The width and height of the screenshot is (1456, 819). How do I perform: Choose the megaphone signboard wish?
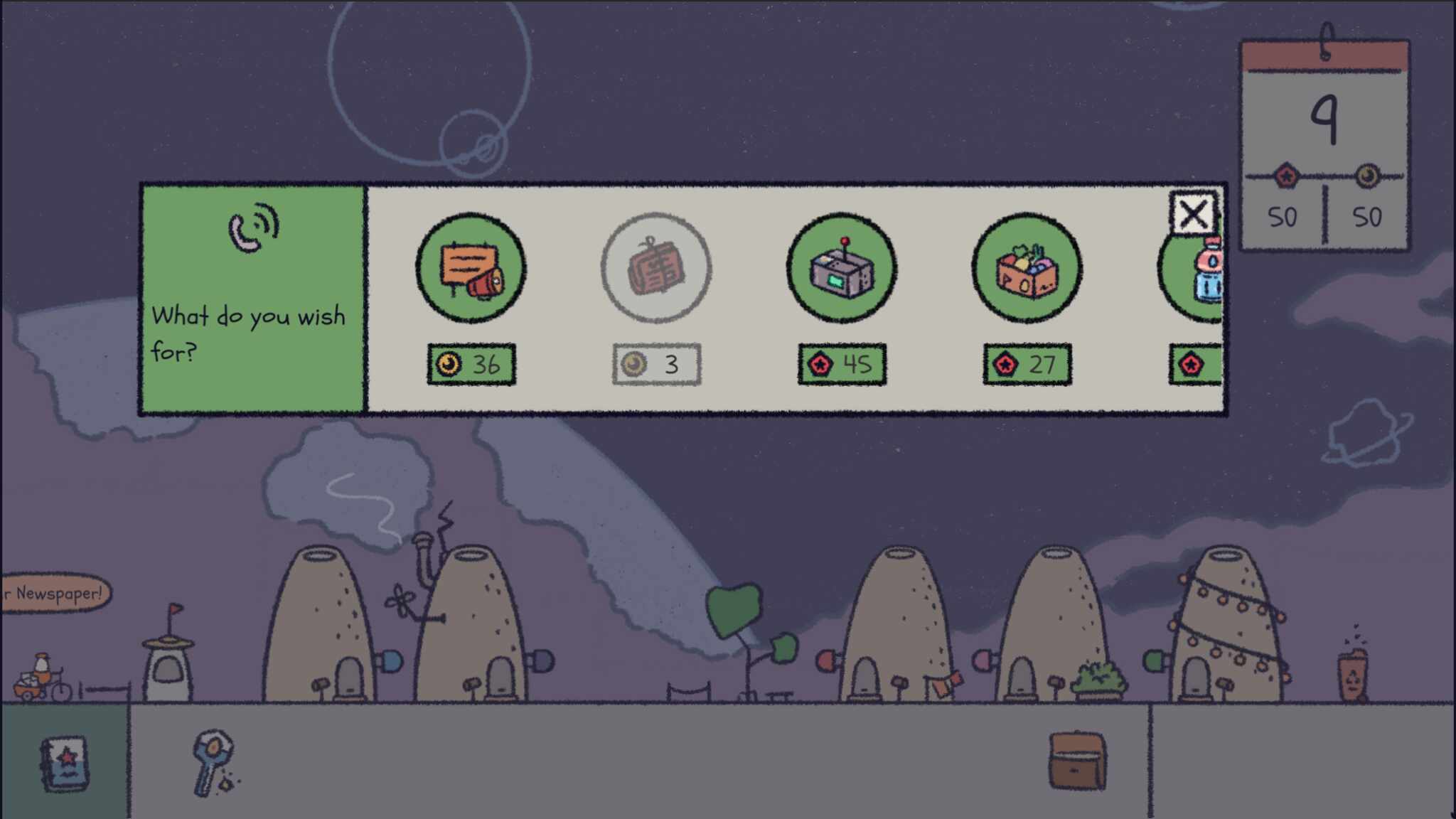pyautogui.click(x=471, y=268)
